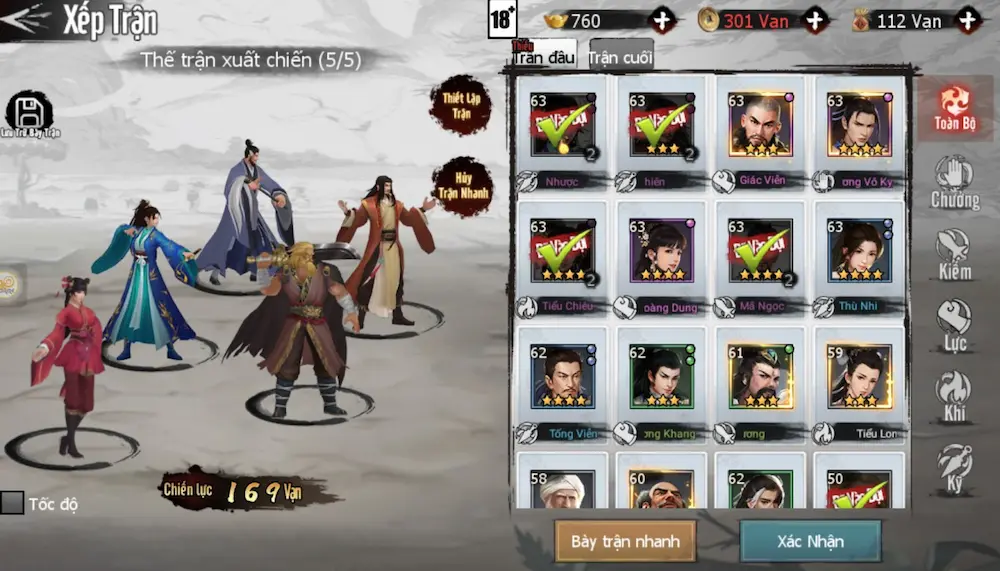Click Bày trận nhanh quick-arrange button
This screenshot has height=571, width=1000.
625,541
